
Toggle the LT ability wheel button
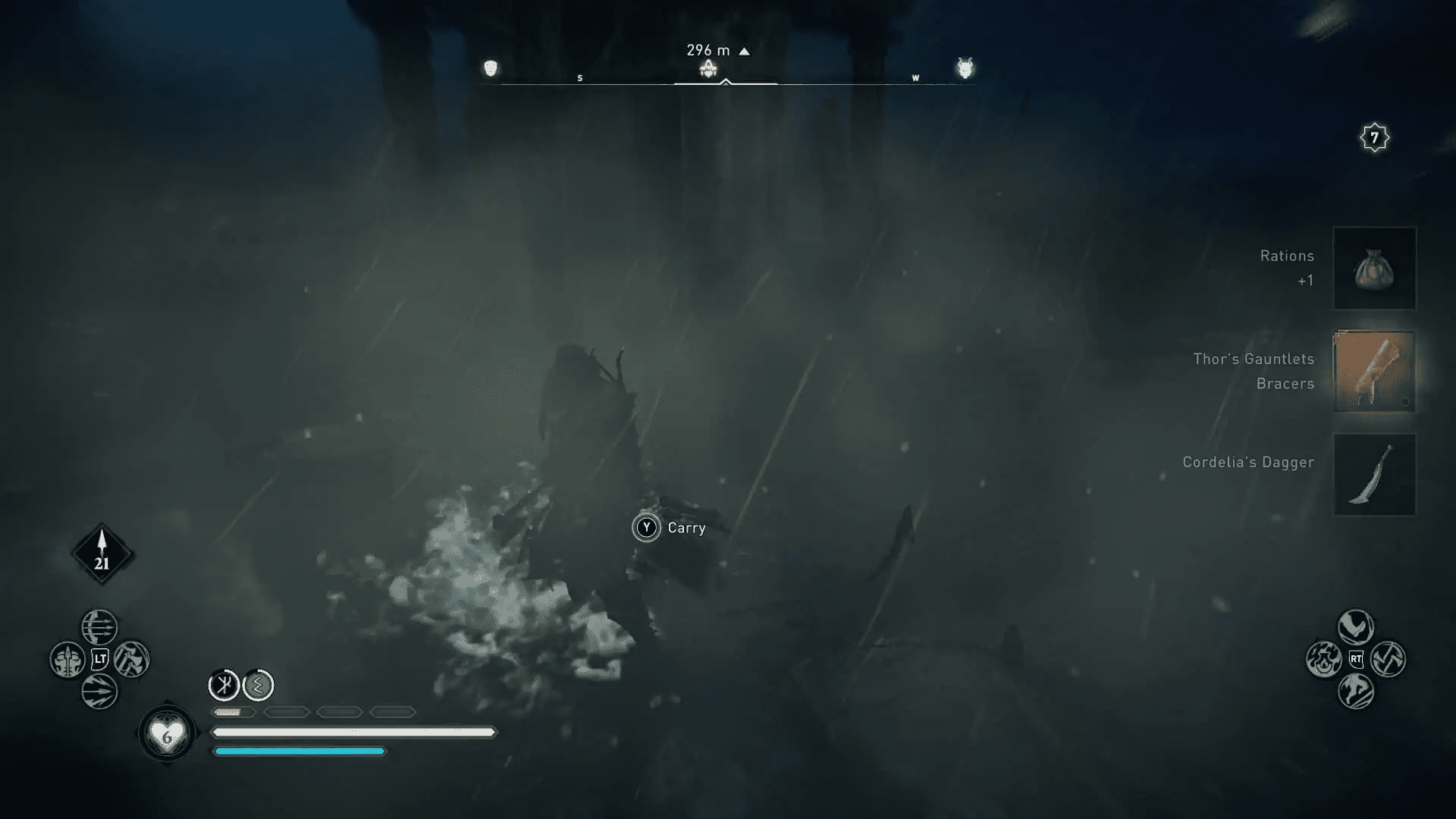tap(100, 657)
